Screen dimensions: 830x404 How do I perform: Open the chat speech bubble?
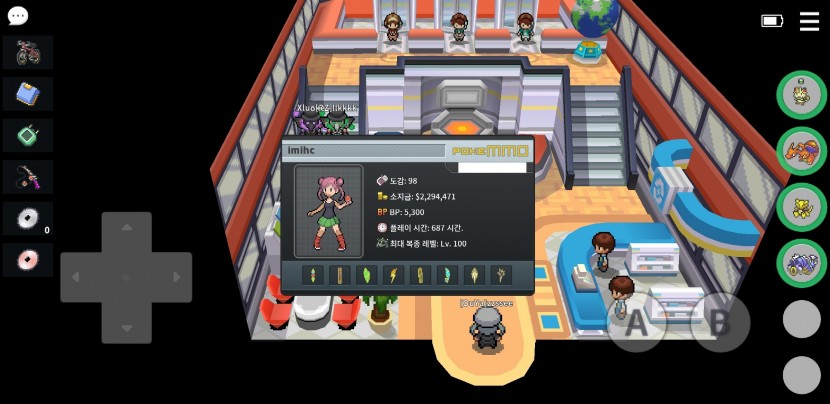tap(17, 16)
